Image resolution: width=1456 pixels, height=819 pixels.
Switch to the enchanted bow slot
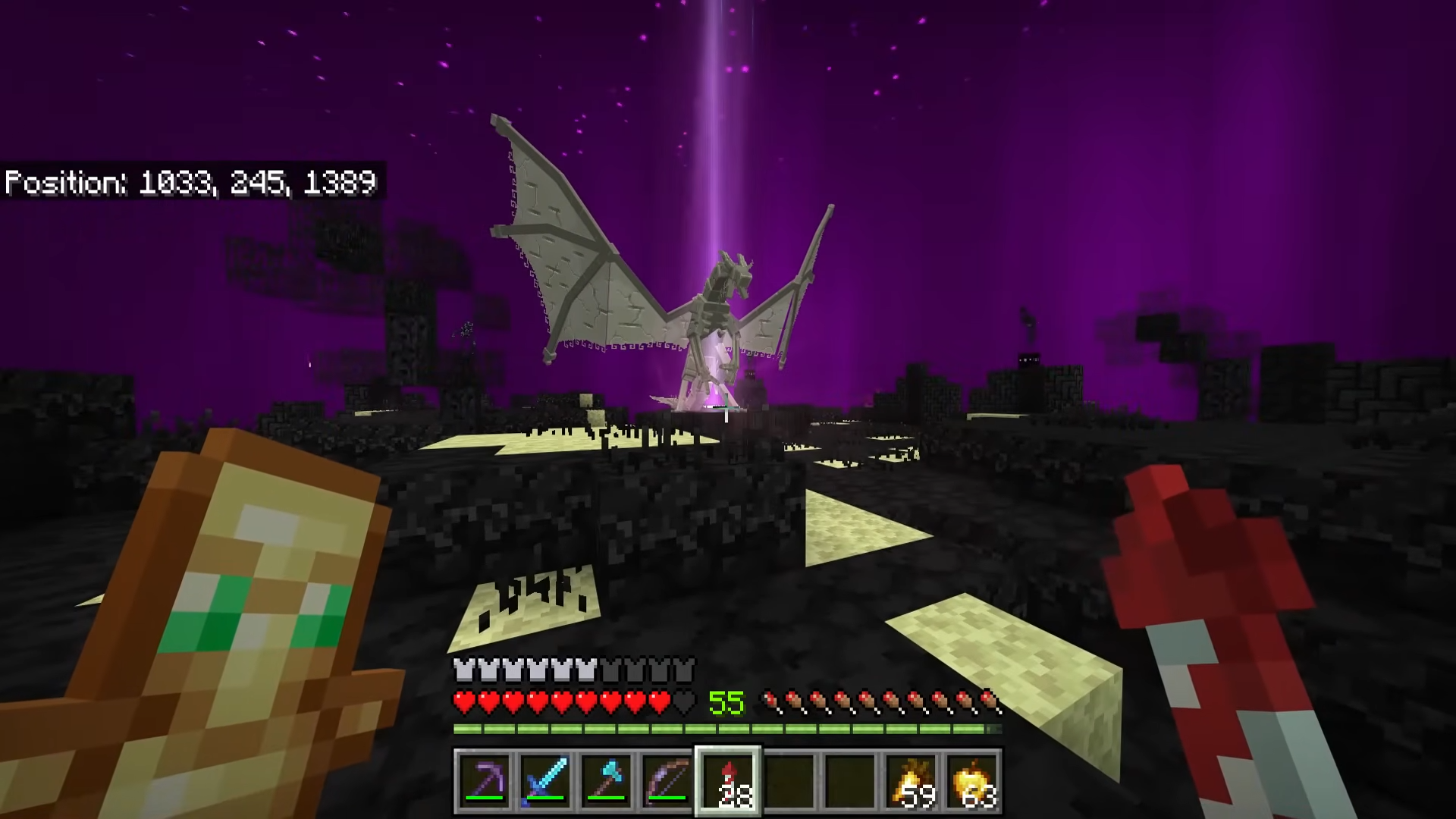(667, 781)
